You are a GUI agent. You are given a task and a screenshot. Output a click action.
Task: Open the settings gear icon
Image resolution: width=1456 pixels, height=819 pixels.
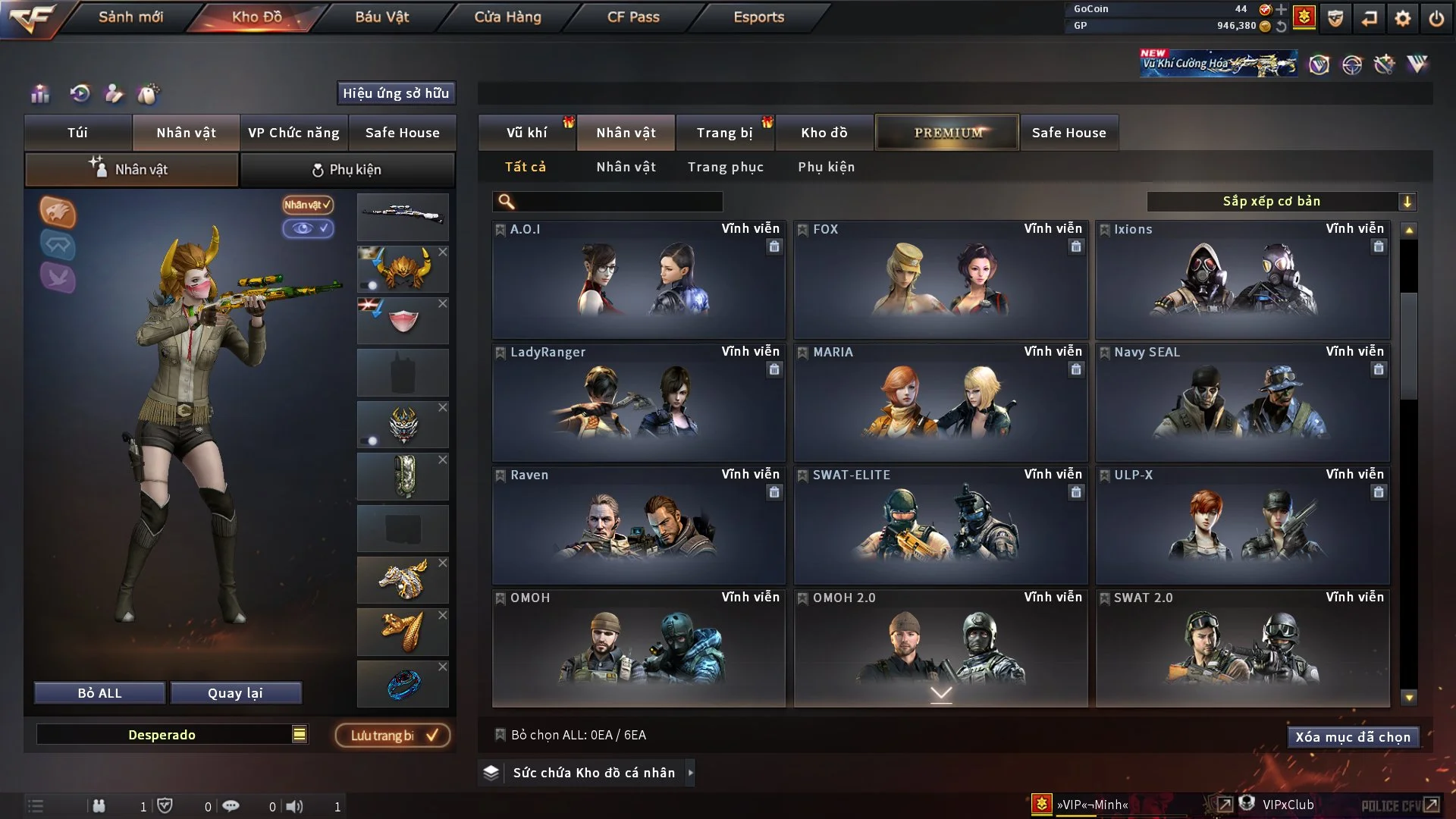(x=1403, y=17)
